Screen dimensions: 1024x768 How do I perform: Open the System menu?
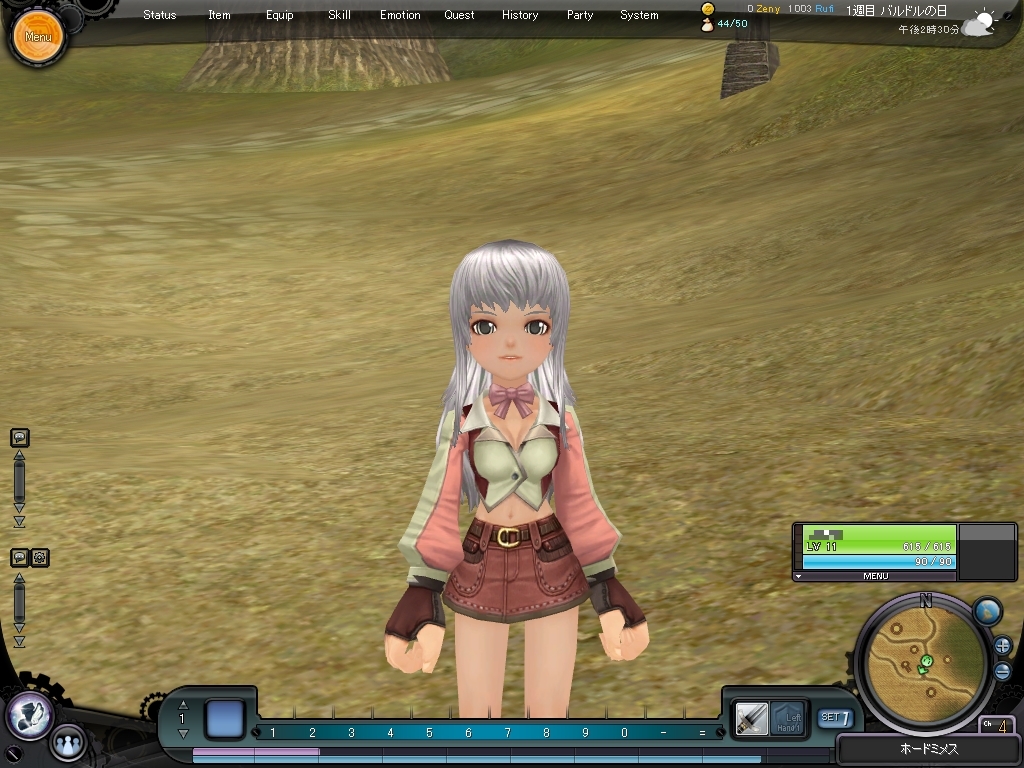coord(639,15)
